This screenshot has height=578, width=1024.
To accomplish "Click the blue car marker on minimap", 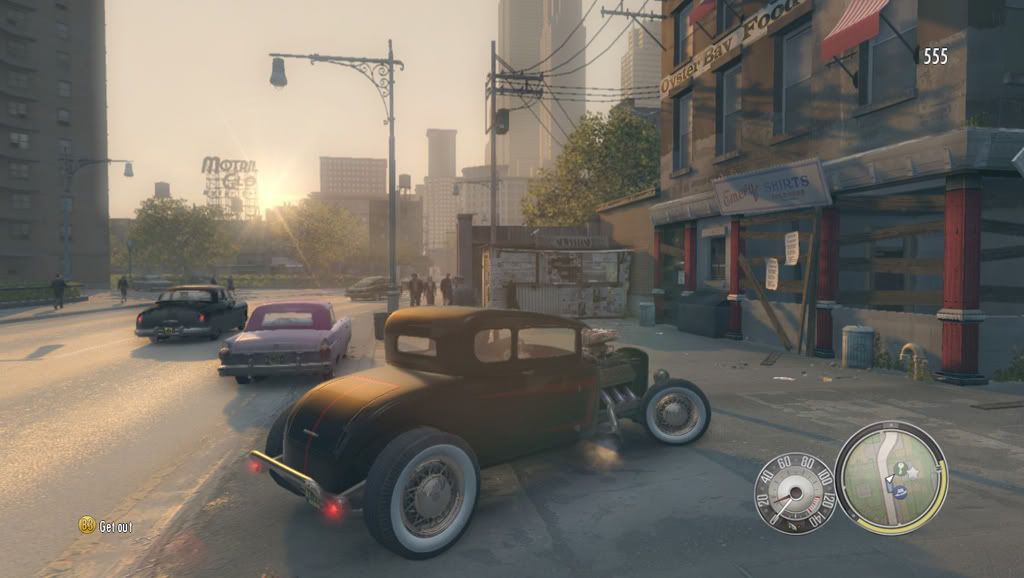I will coord(900,492).
